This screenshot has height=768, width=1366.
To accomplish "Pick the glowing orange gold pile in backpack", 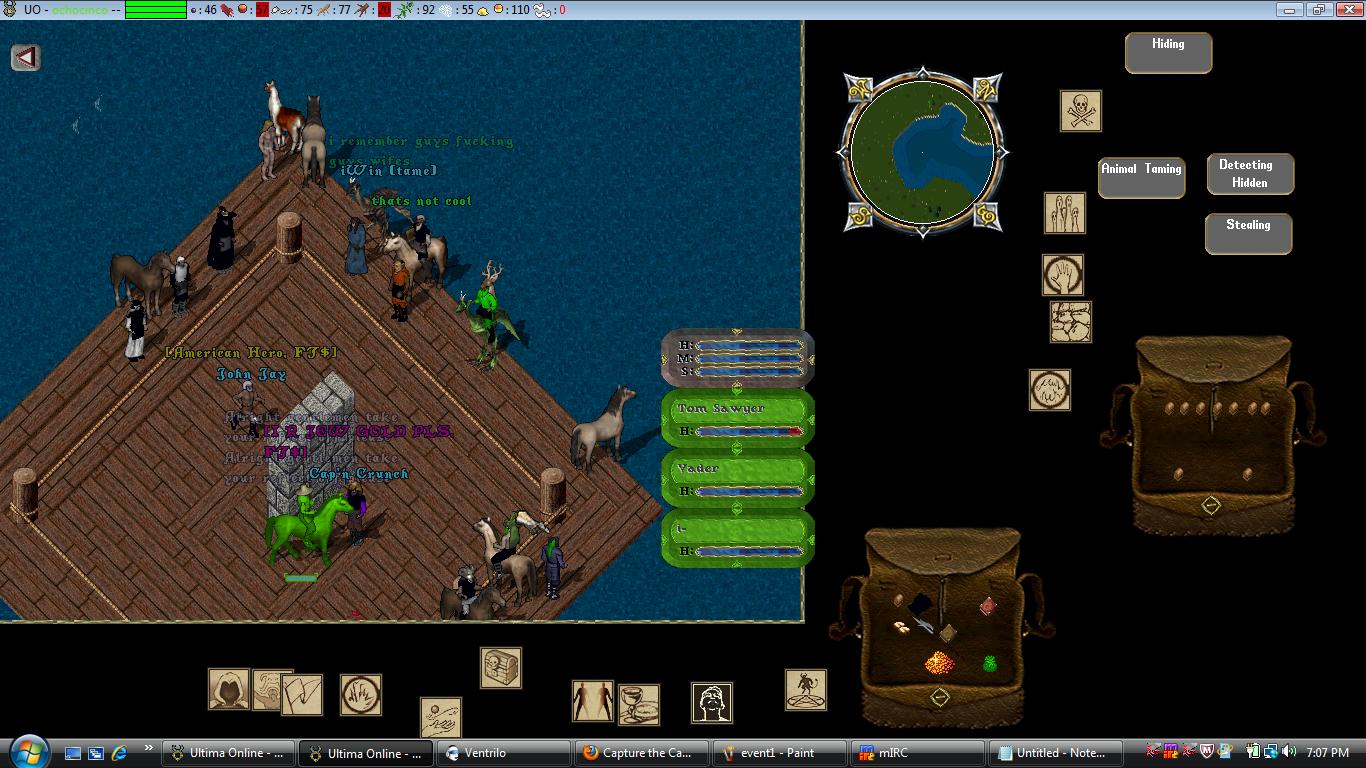I will pyautogui.click(x=938, y=662).
